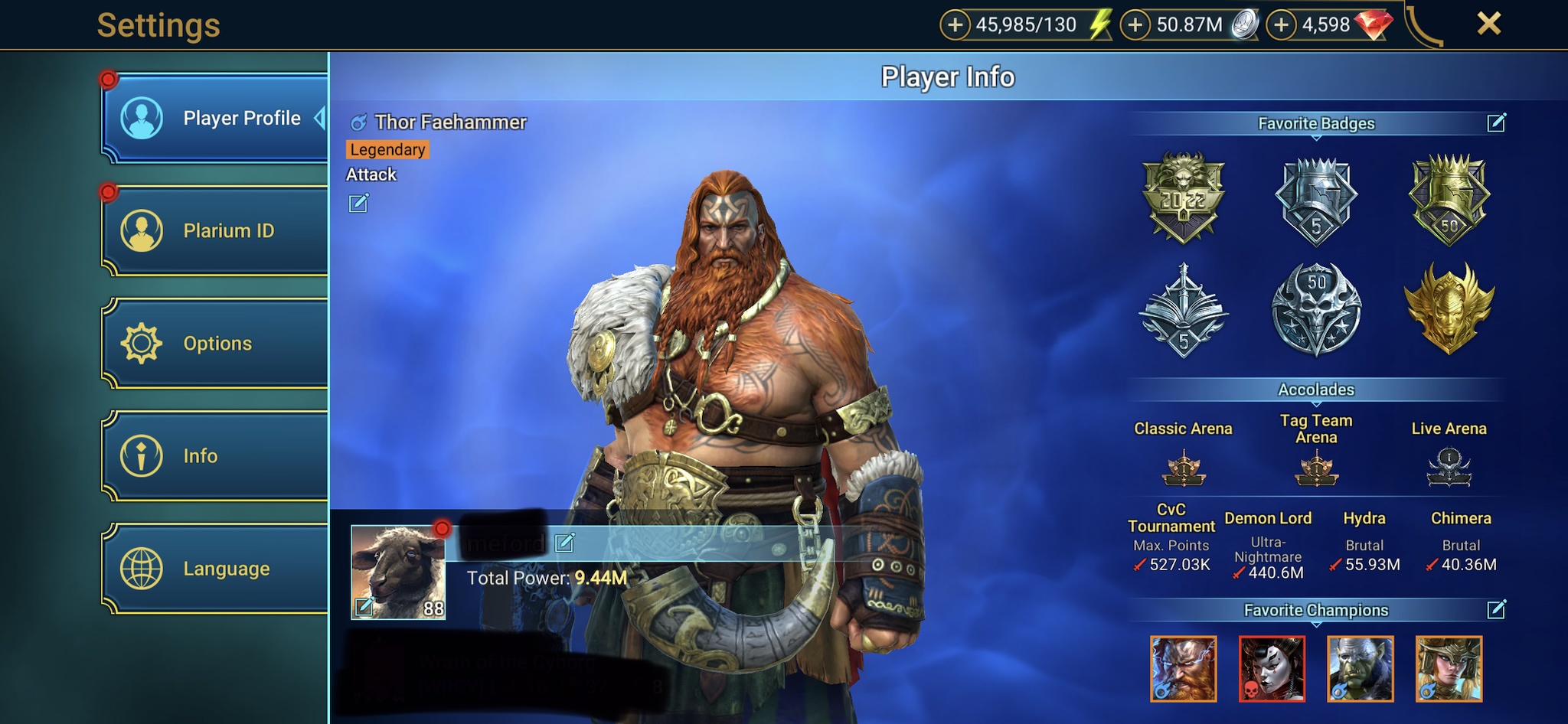Screen dimensions: 1568x724
Task: Close the Settings screen
Action: [1488, 24]
